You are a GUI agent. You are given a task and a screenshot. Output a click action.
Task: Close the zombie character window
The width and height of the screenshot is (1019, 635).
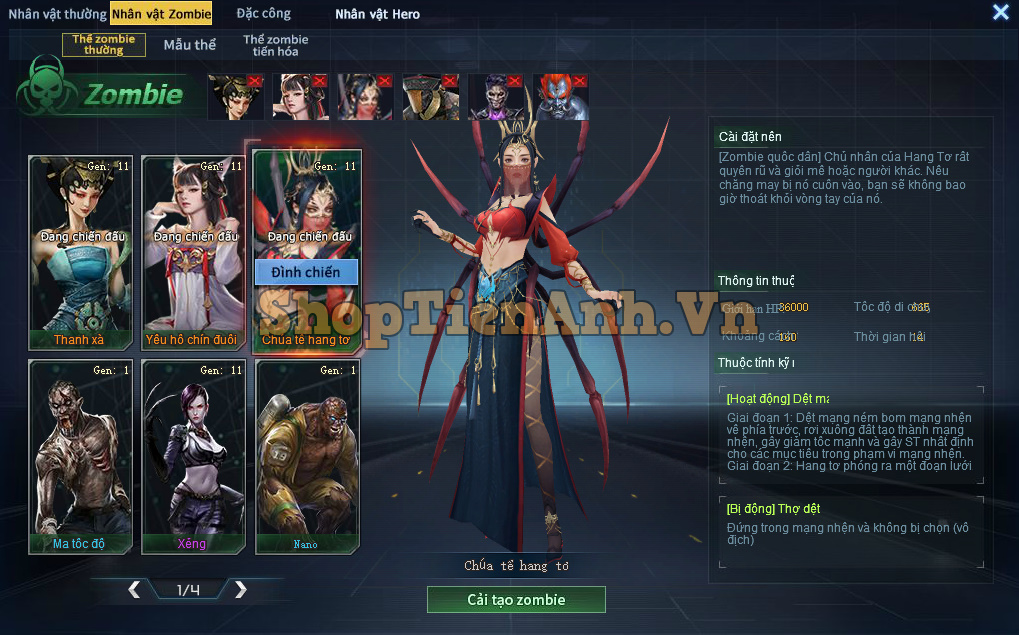[x=1000, y=12]
